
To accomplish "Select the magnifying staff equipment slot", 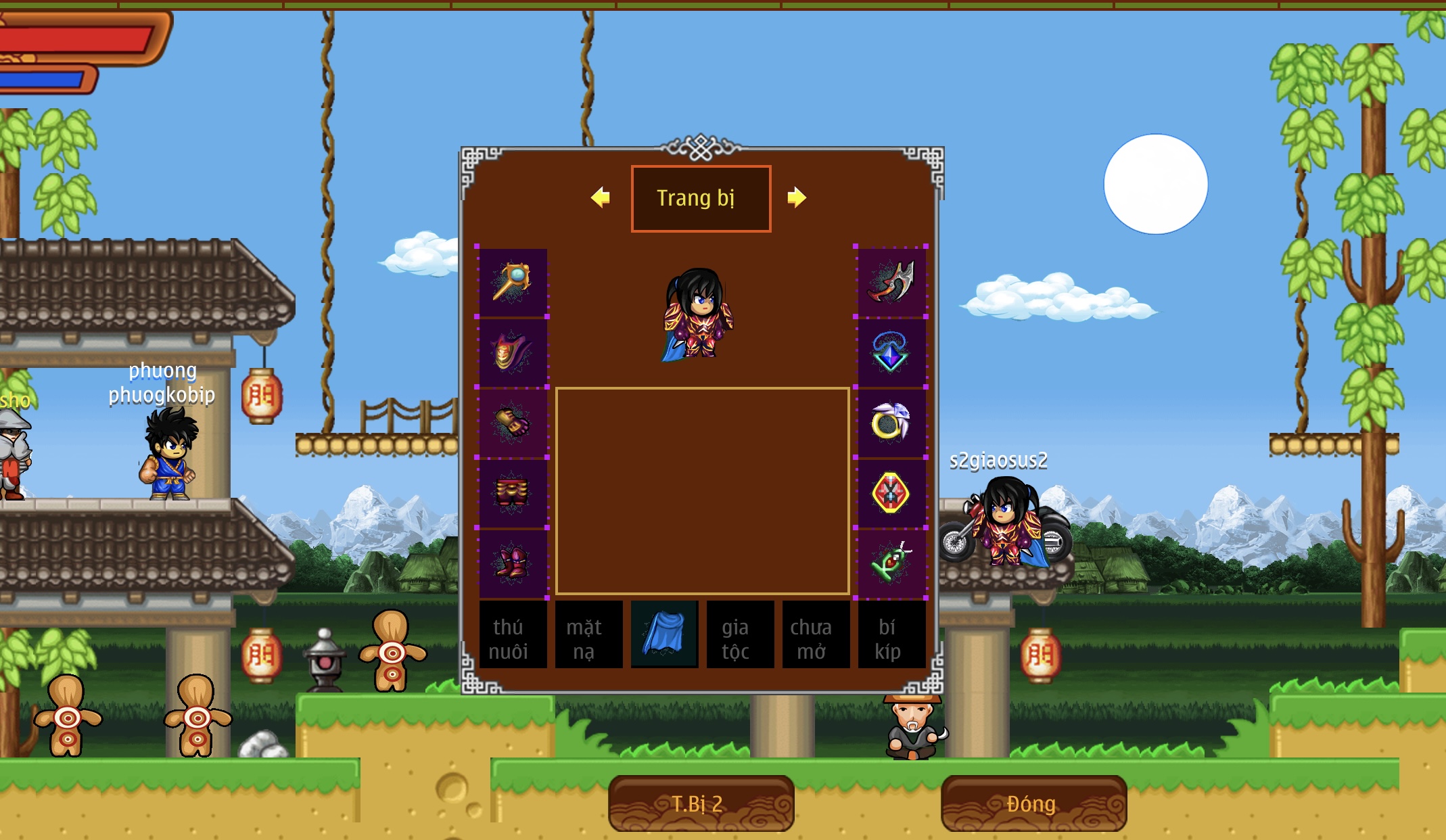I will click(513, 282).
